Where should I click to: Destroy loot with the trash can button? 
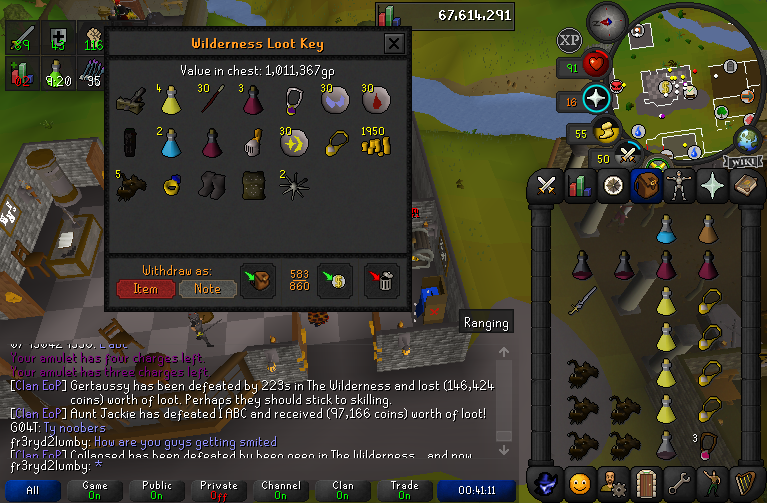(x=382, y=280)
